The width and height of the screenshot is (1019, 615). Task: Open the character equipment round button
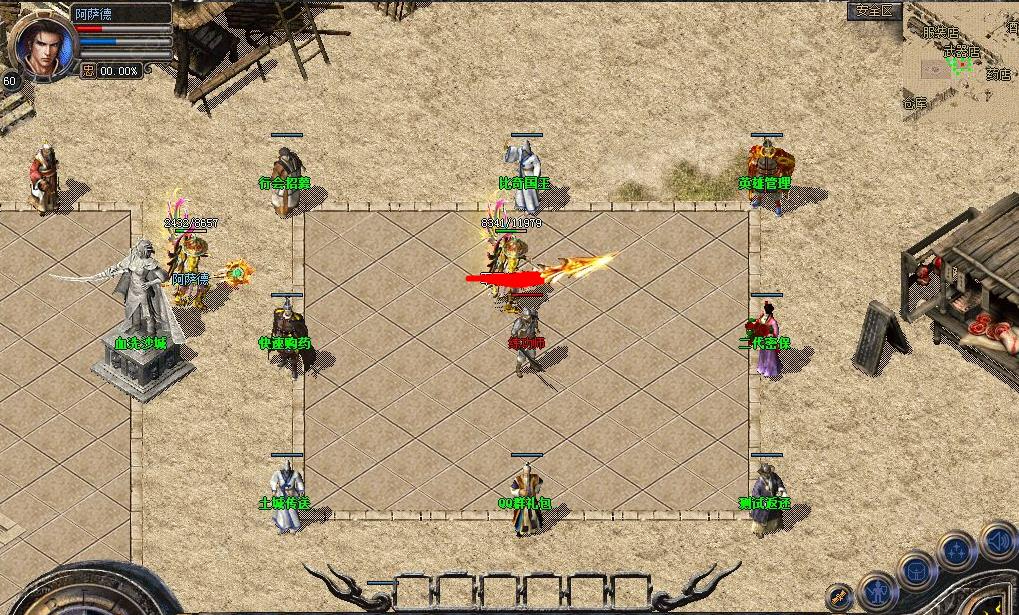(x=877, y=591)
